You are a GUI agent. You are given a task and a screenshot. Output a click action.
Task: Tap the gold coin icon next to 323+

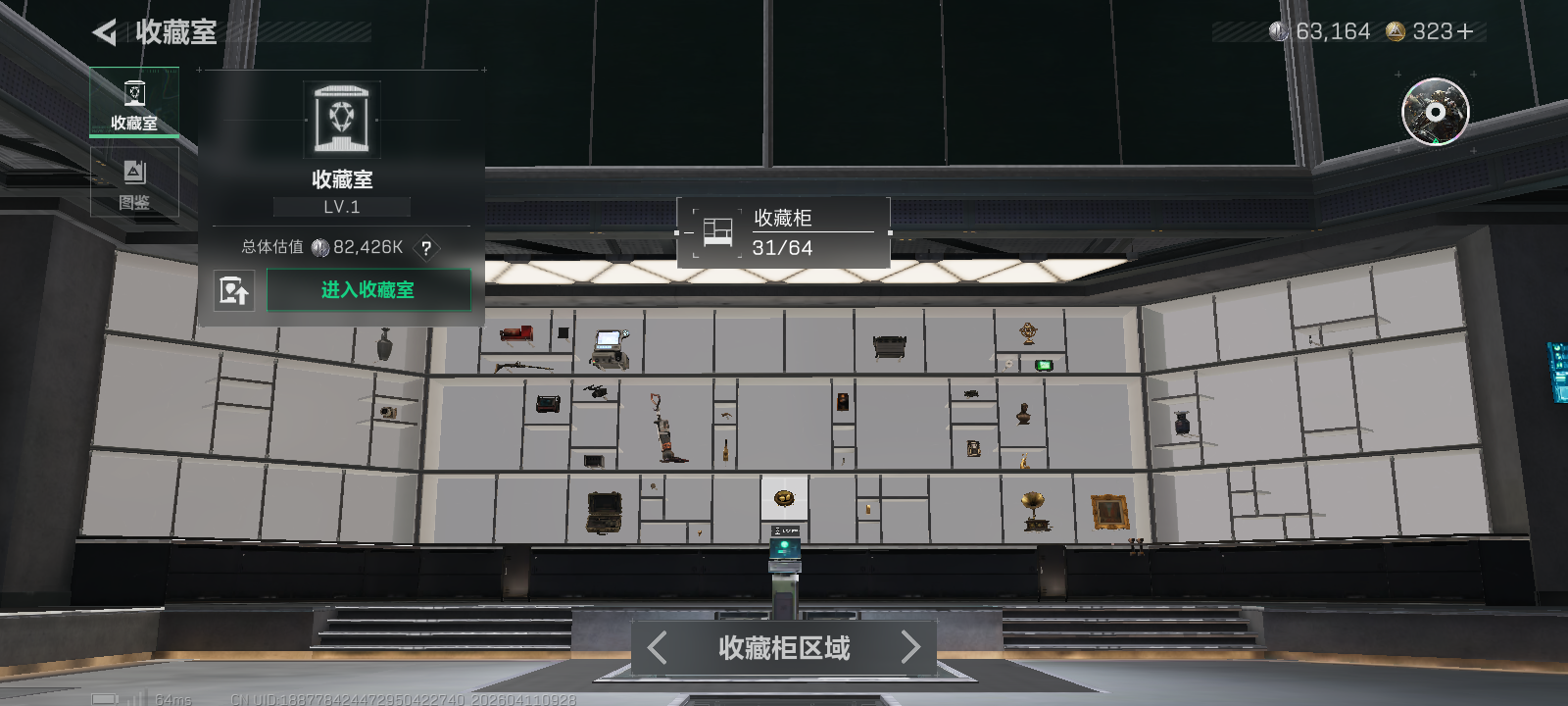[x=1396, y=30]
